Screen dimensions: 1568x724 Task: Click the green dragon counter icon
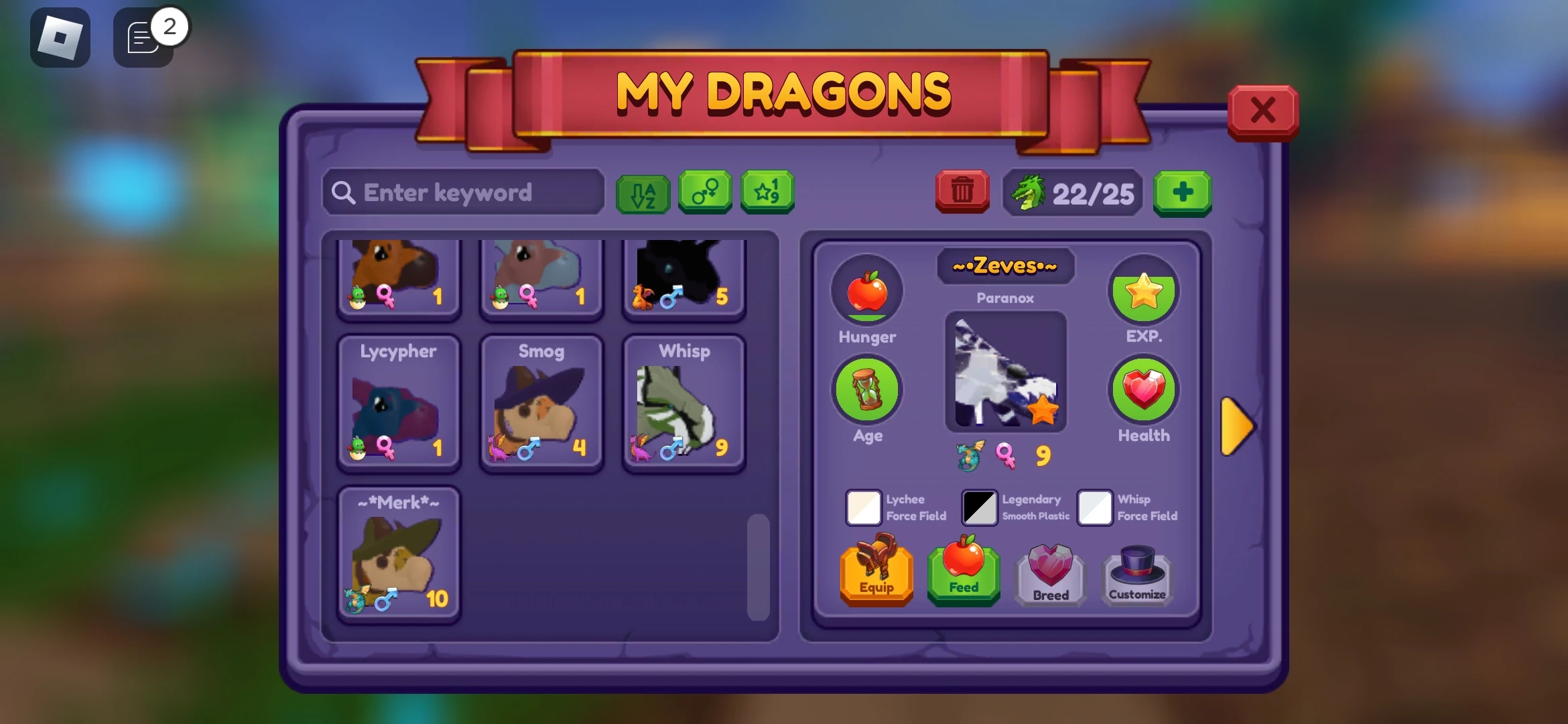point(1030,194)
